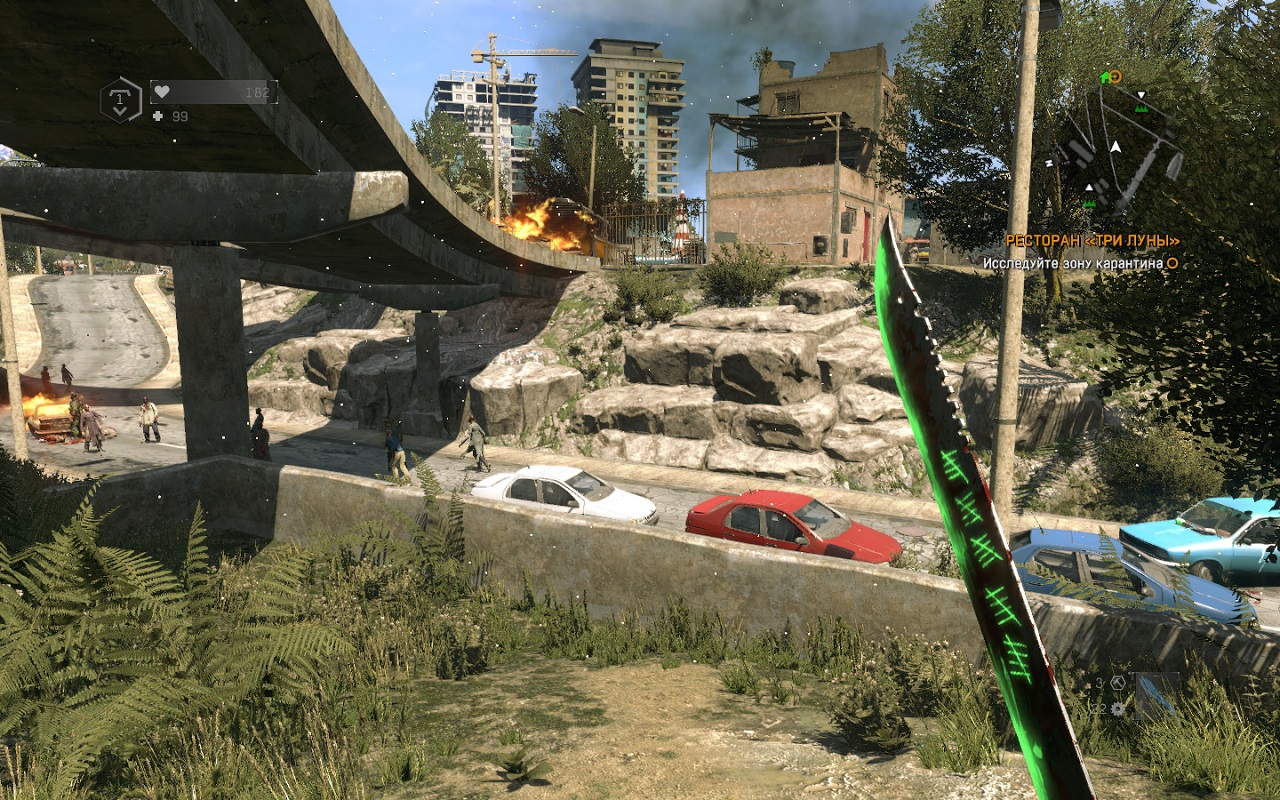Select the objective «Исследуйте зону карантина»
Screen dimensions: 1280x800
click(x=1072, y=263)
